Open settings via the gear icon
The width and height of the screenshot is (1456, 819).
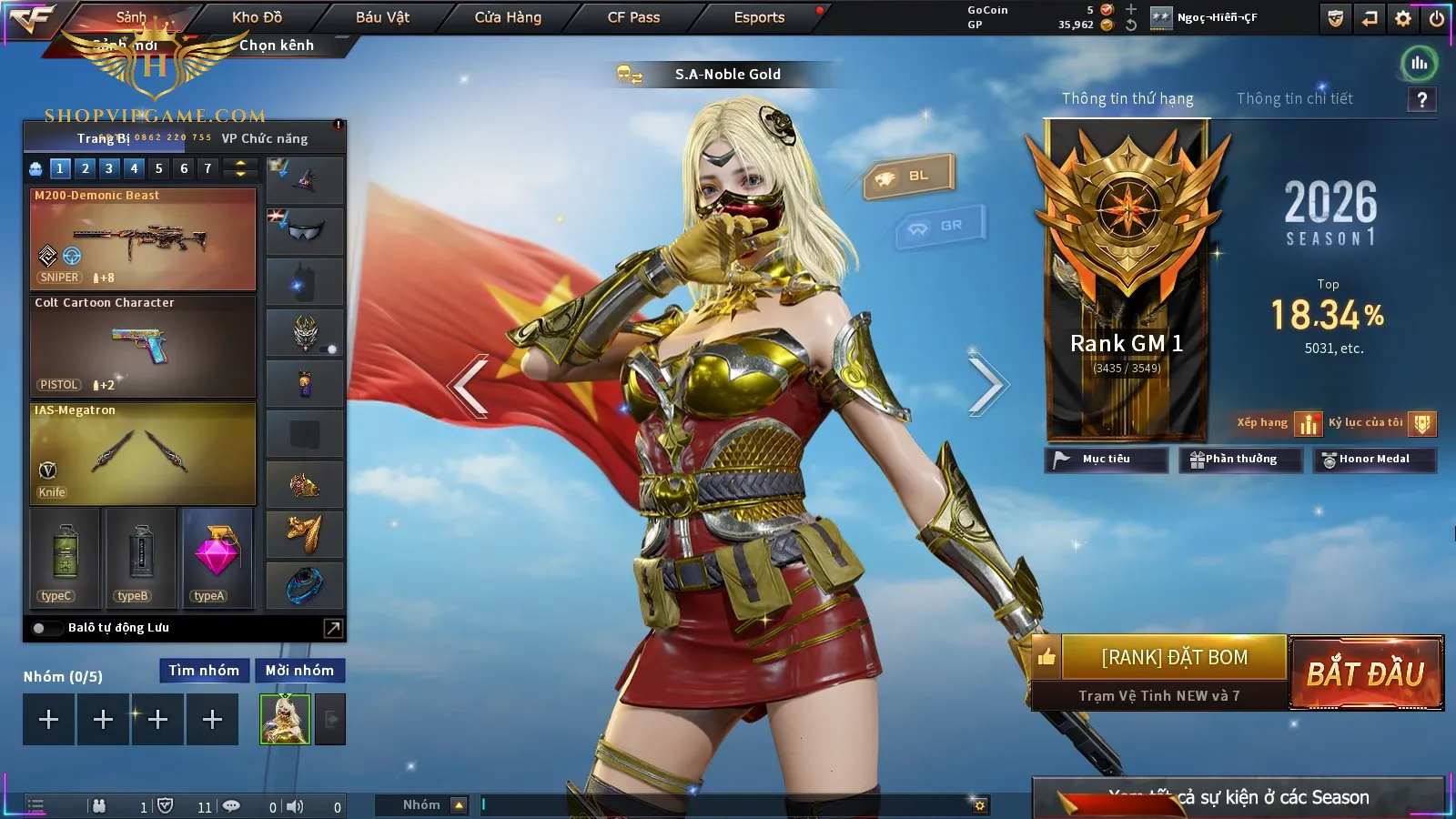click(x=1403, y=18)
